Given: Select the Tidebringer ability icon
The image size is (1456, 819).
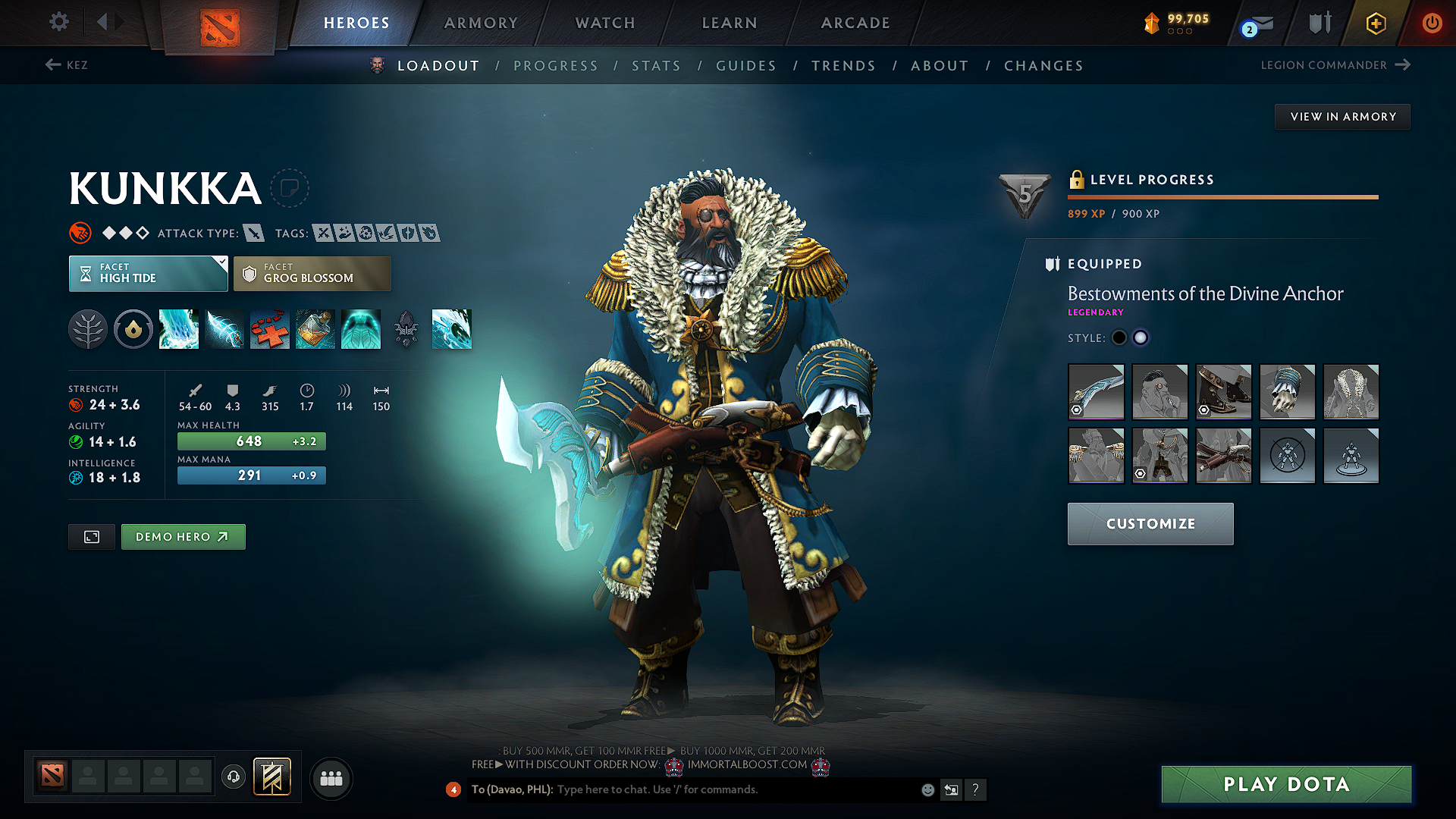Looking at the screenshot, I should point(224,329).
